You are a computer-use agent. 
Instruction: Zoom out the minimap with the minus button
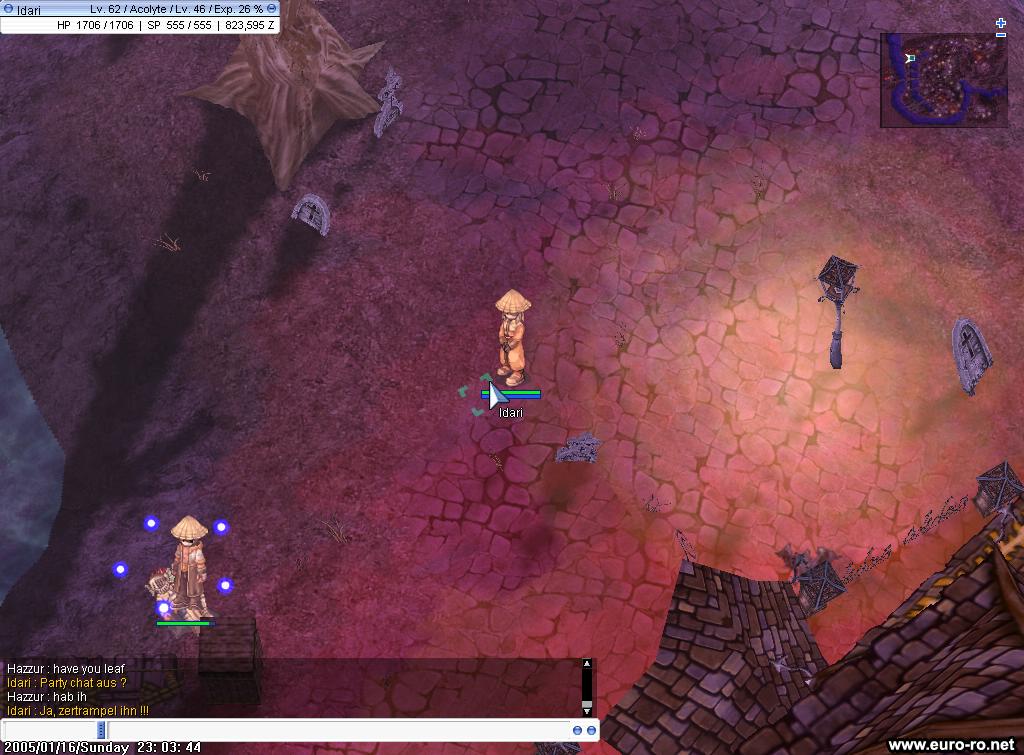pos(1001,35)
